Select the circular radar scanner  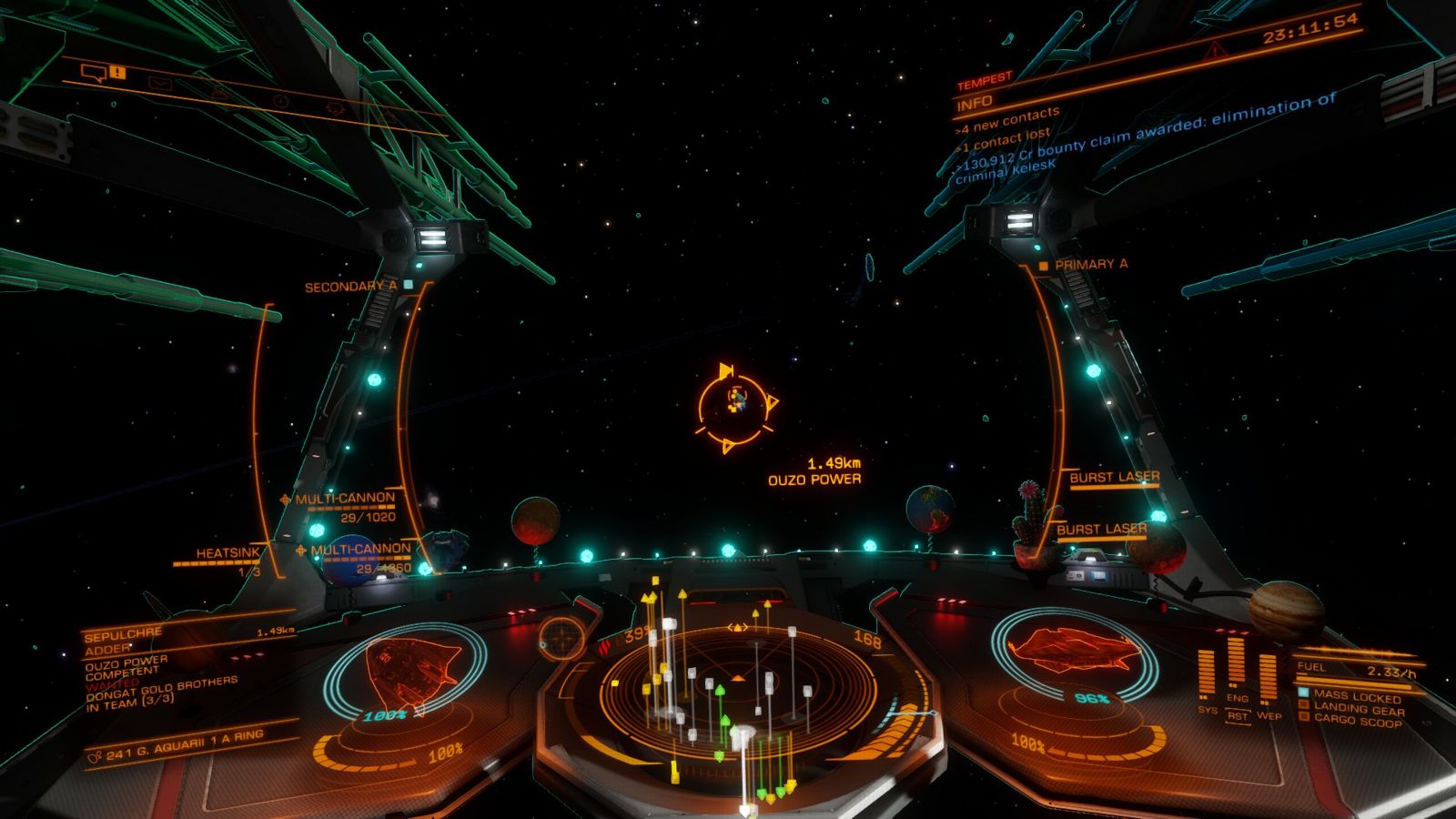coord(735,693)
